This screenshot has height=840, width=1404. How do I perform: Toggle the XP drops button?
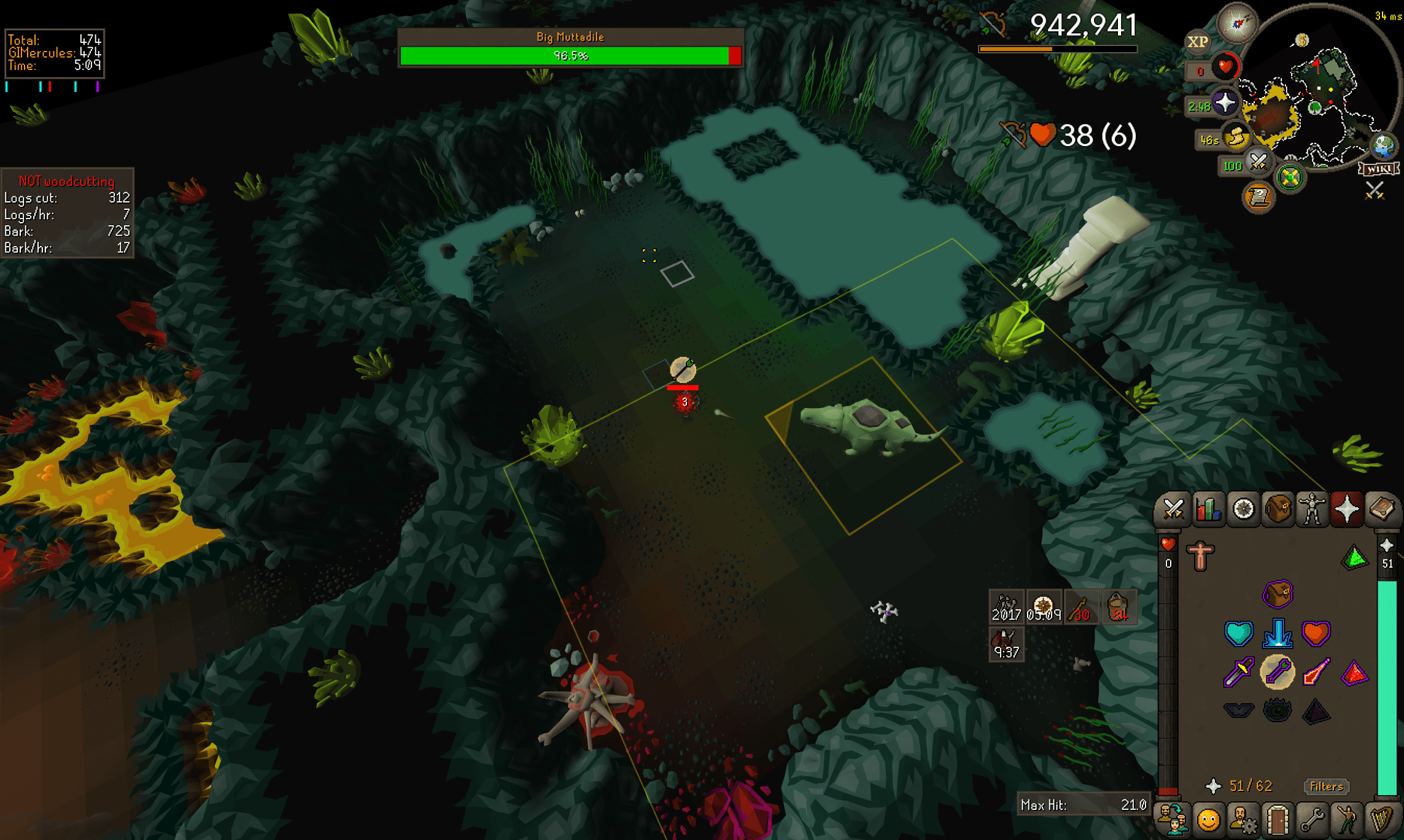click(1197, 42)
